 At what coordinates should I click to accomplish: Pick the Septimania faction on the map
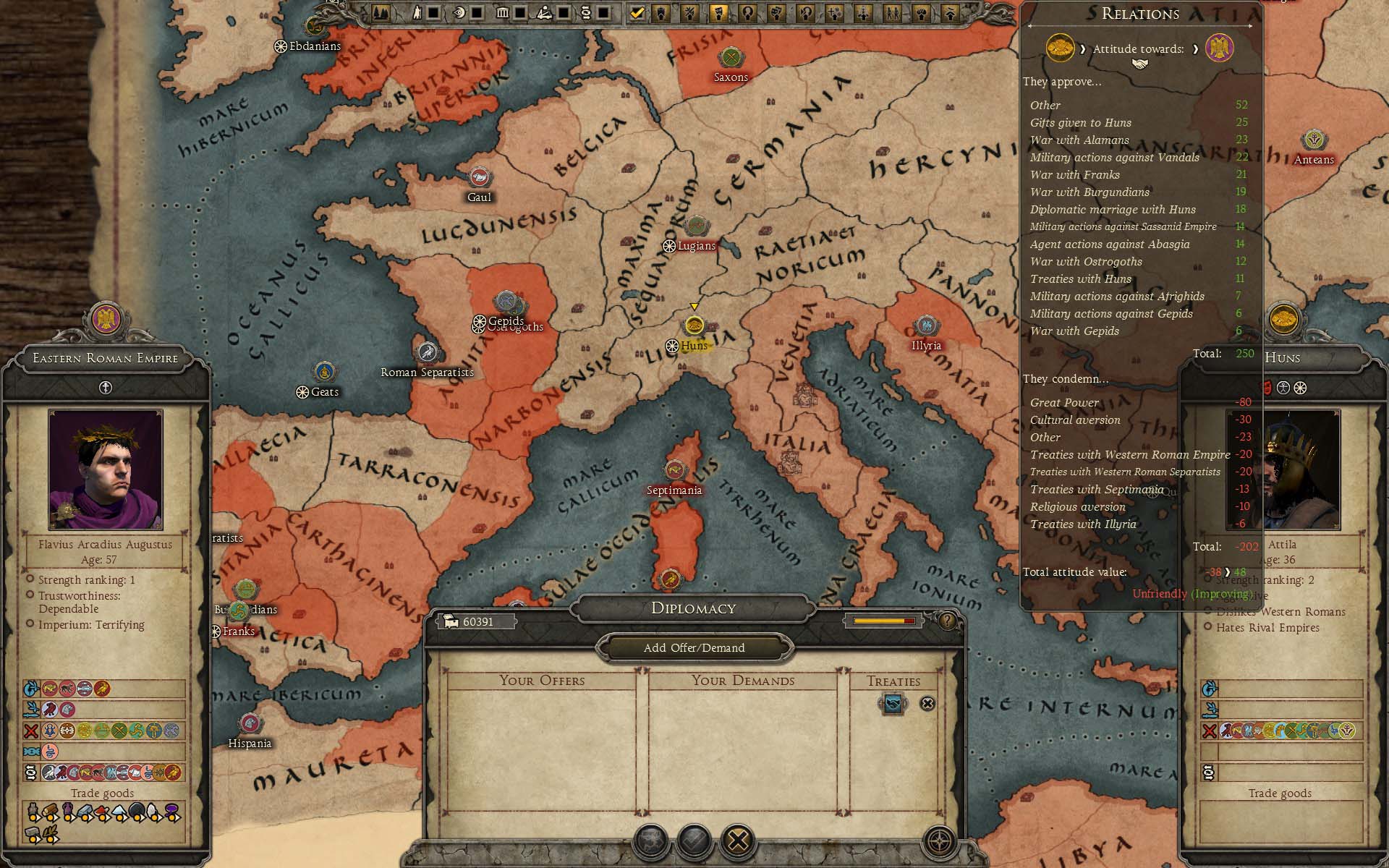(x=674, y=471)
